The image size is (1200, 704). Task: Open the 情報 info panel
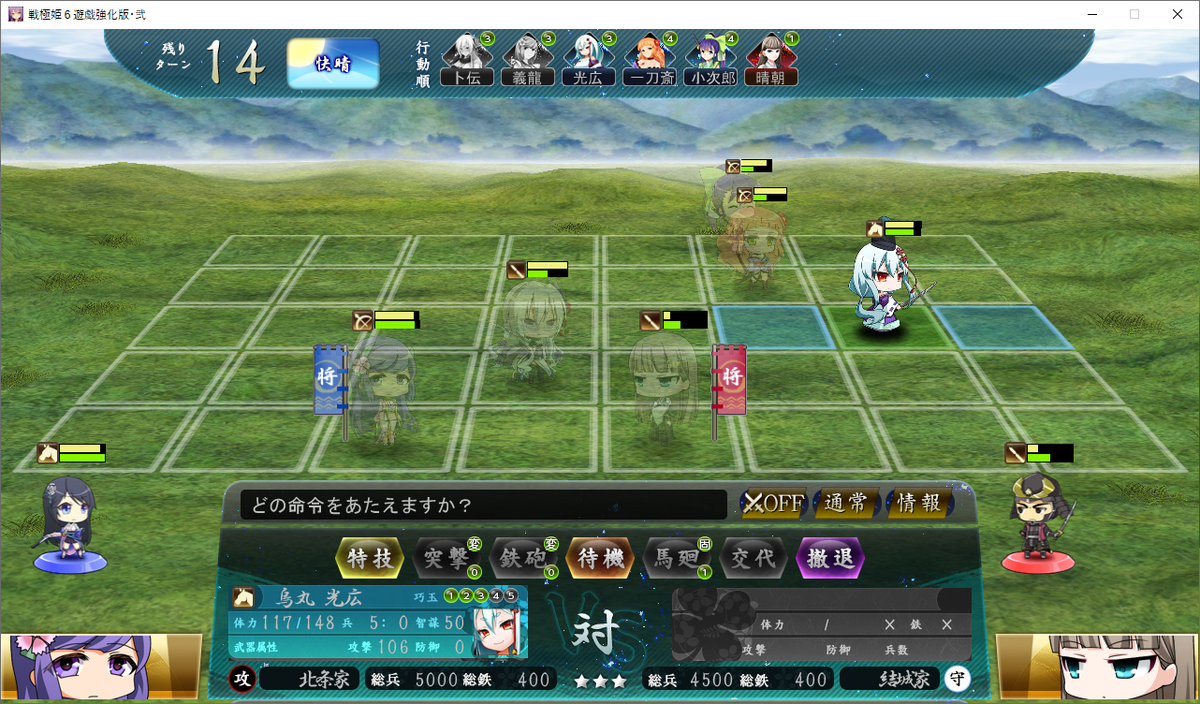click(x=918, y=503)
